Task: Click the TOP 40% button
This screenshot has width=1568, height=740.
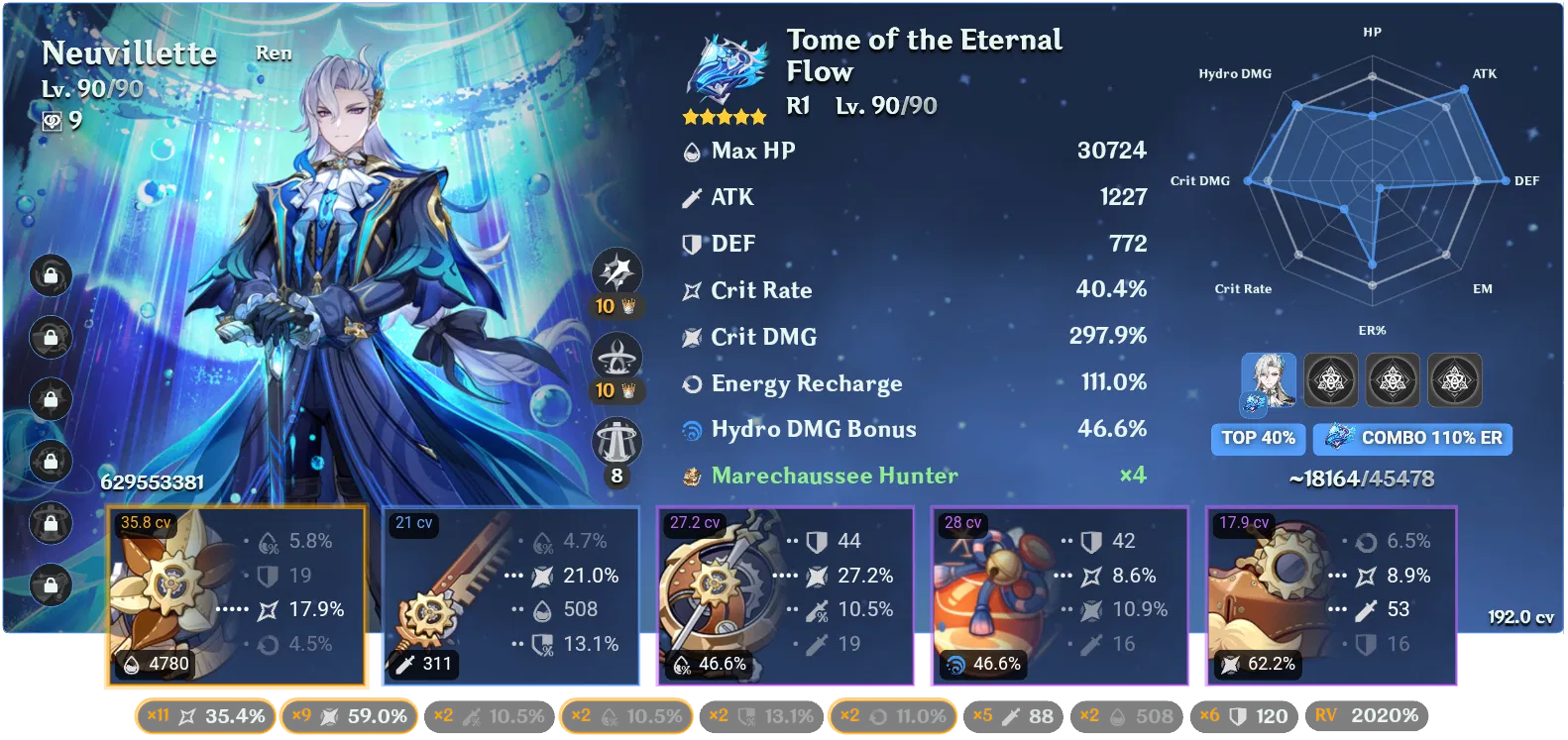Action: tap(1258, 438)
